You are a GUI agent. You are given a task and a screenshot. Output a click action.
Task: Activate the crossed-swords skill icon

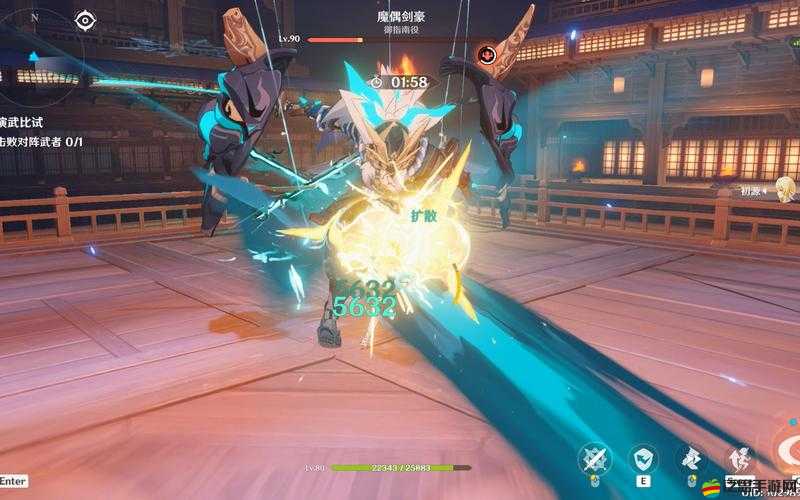click(x=596, y=459)
